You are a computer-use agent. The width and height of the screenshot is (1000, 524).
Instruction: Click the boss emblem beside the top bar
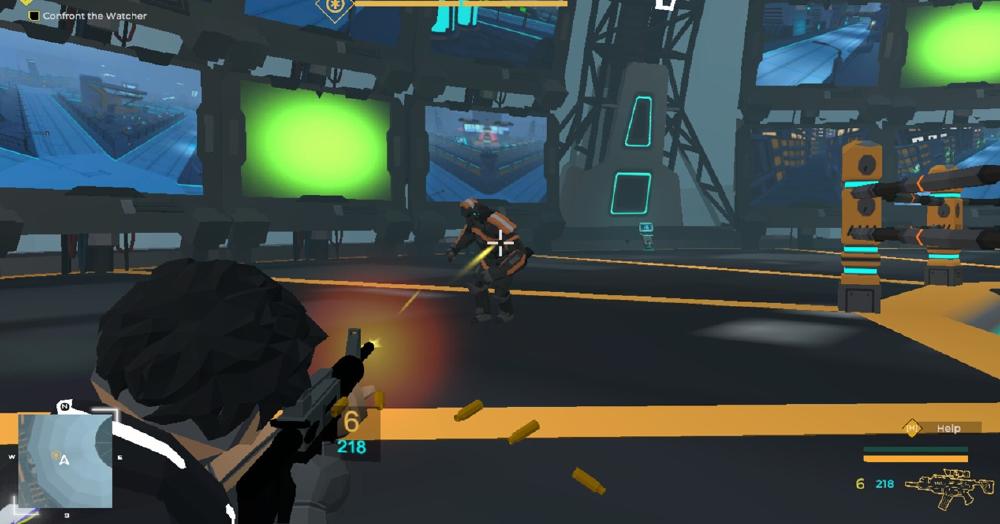pos(333,6)
